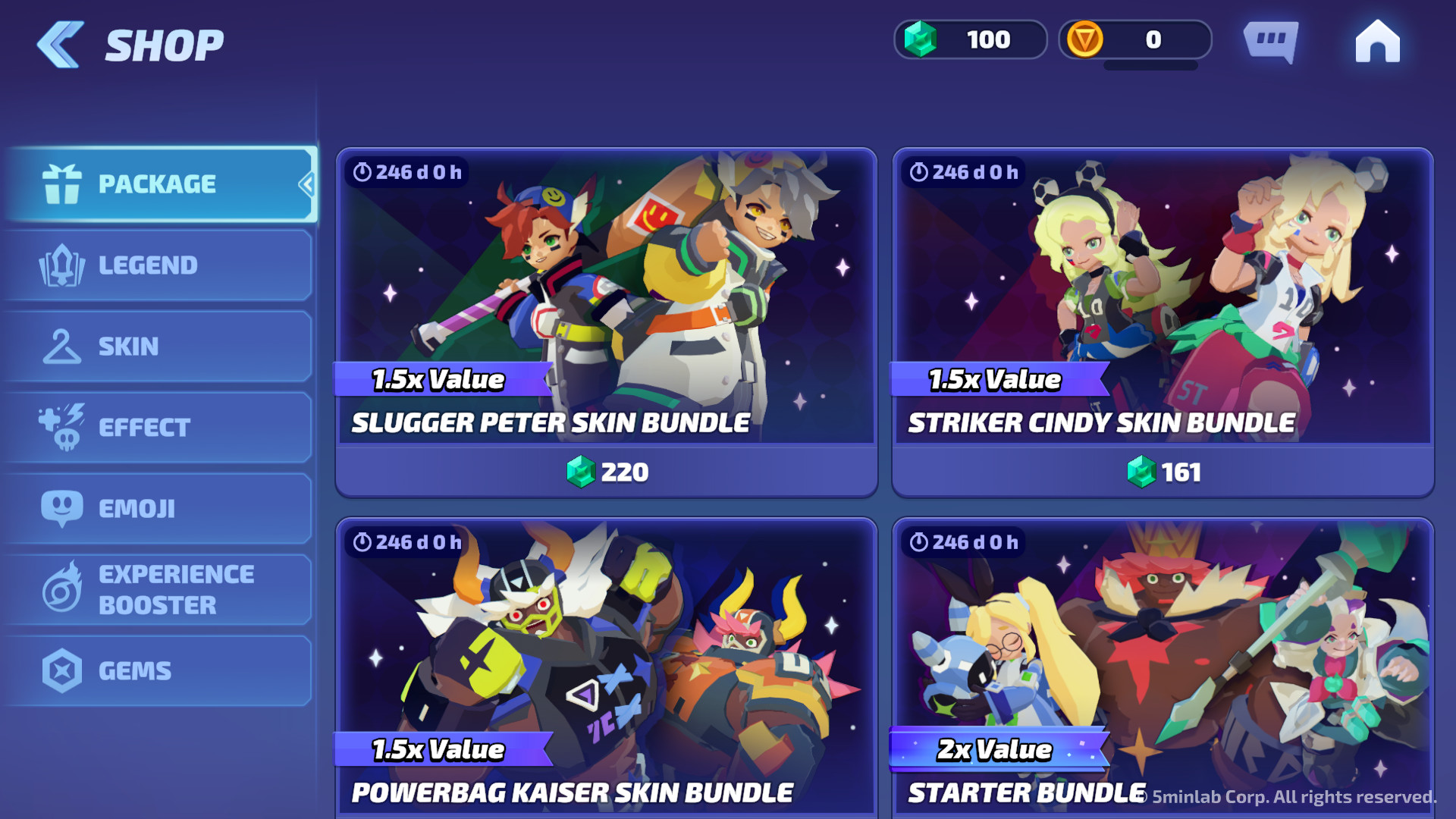This screenshot has width=1456, height=819.
Task: Click the green gem currency counter
Action: (971, 39)
